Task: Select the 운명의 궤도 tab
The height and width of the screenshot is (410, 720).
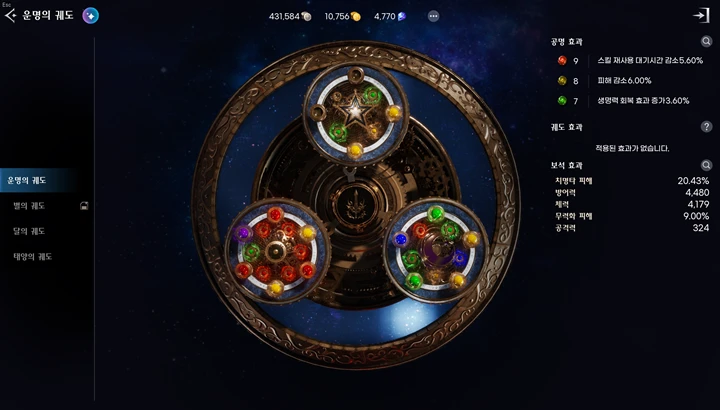Action: pyautogui.click(x=27, y=181)
